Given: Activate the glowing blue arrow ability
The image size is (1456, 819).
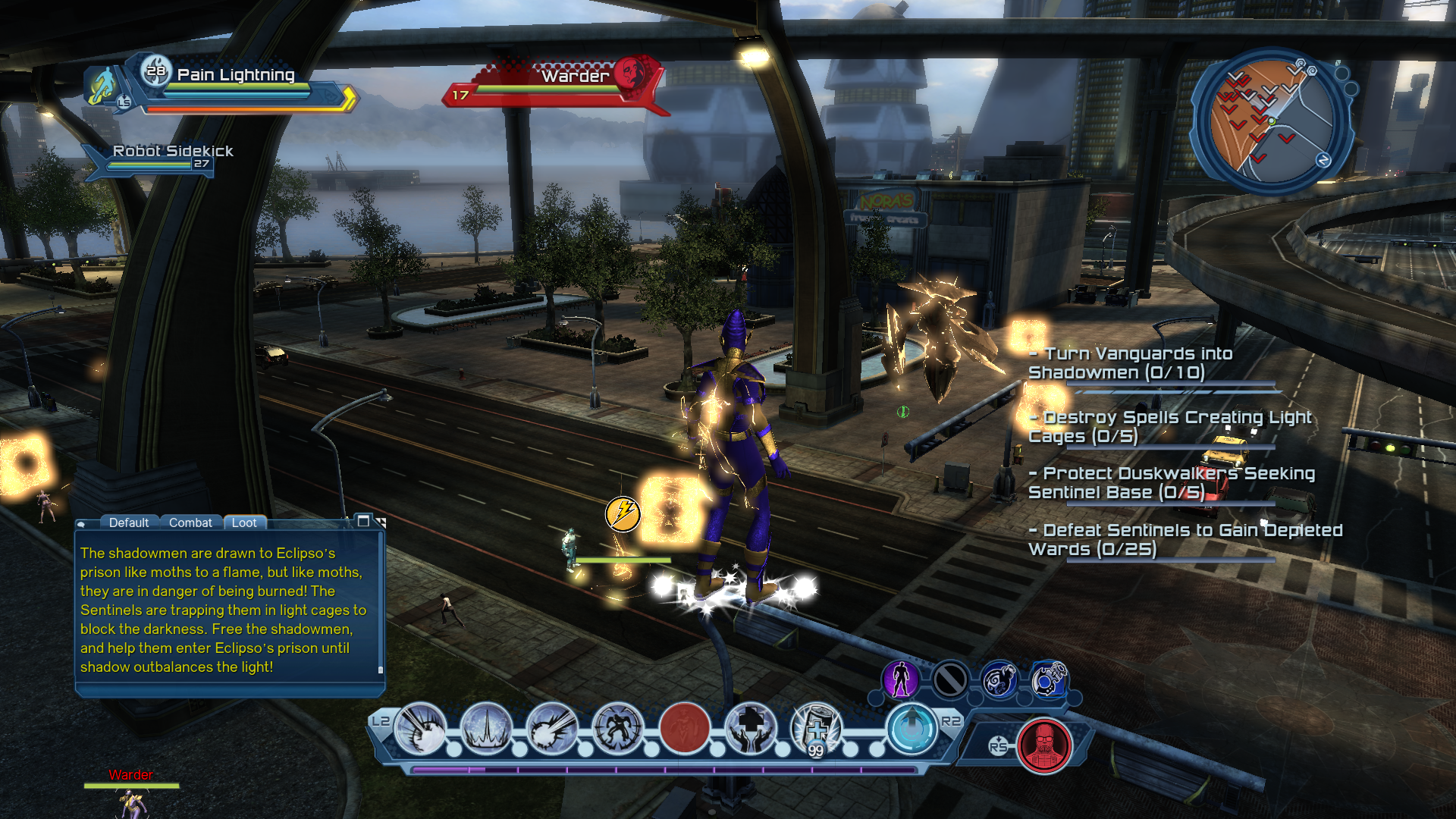Looking at the screenshot, I should tap(912, 728).
